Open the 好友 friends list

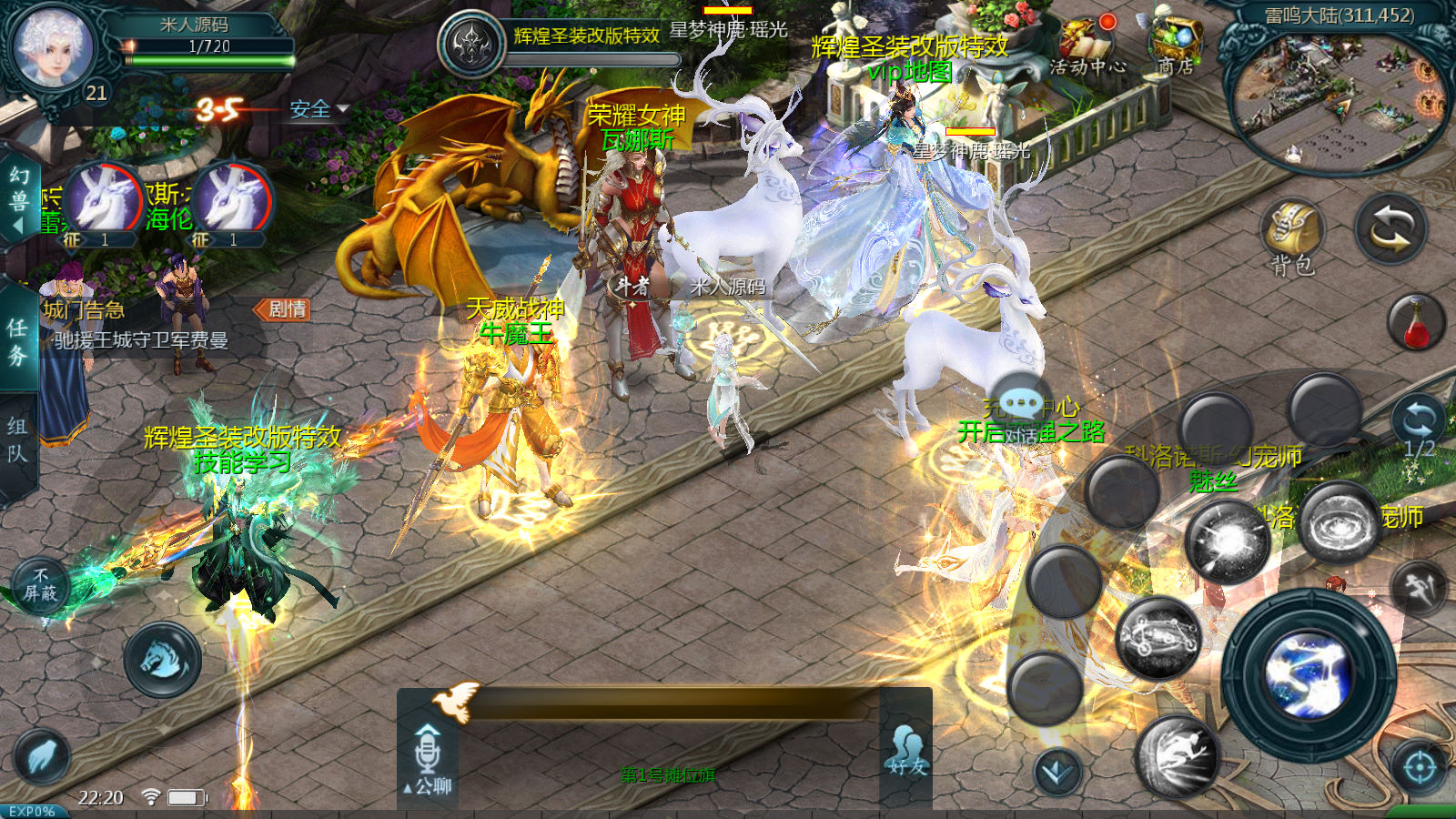coord(907,751)
